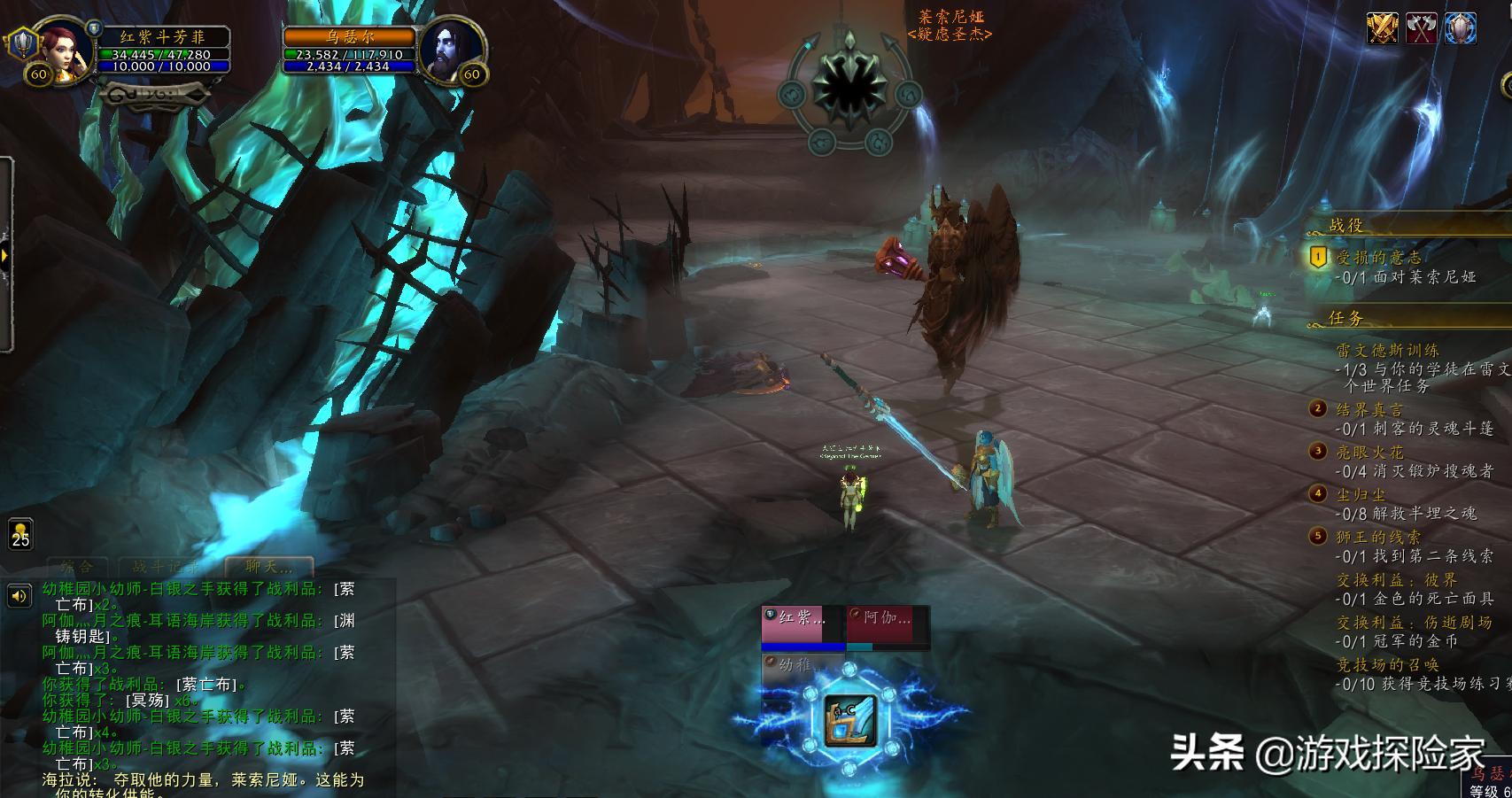The height and width of the screenshot is (798, 1512).
Task: Open the quest 雷文德斯训练 in tracker
Action: pos(1387,351)
